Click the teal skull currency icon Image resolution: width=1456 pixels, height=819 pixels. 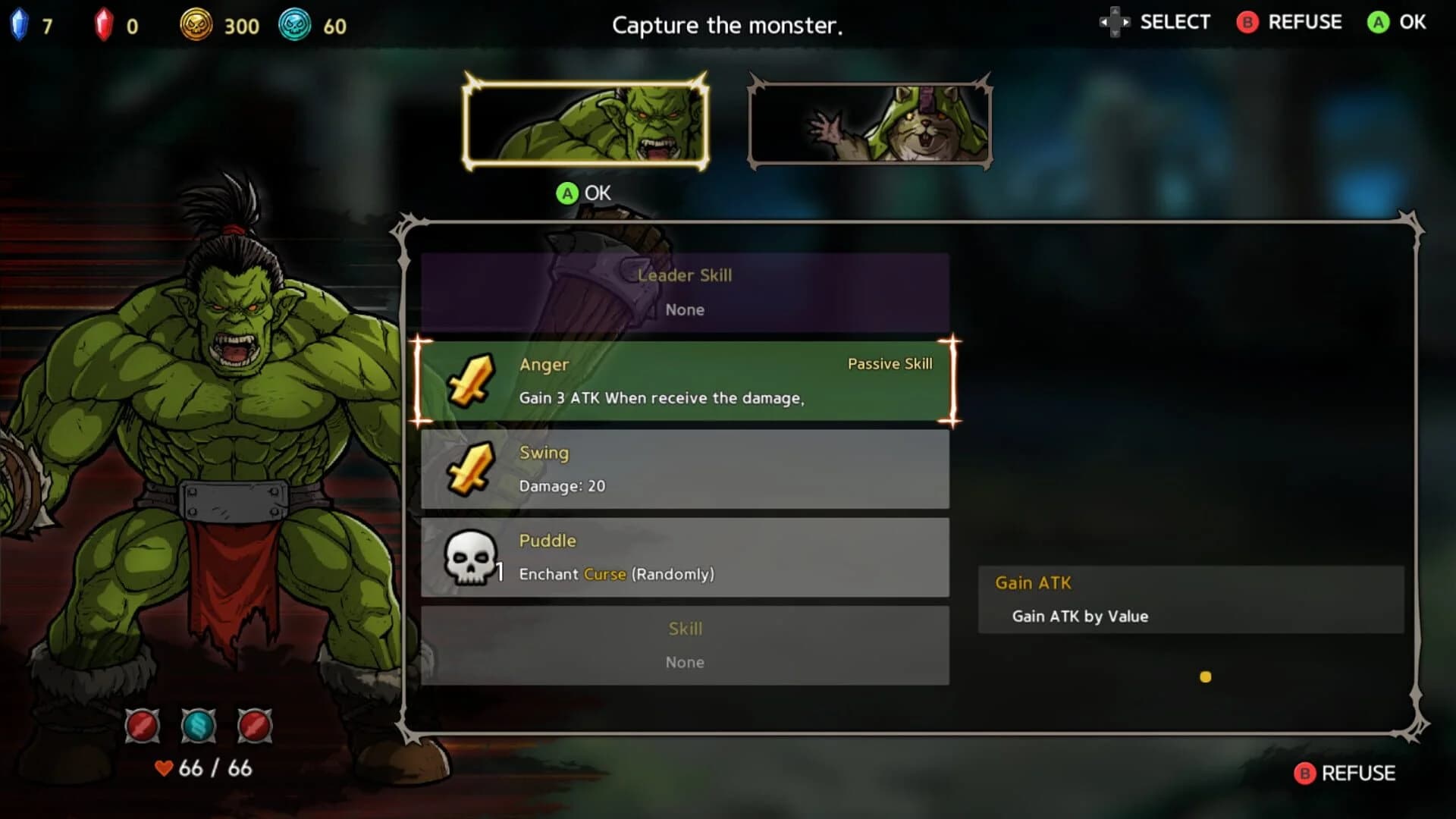click(x=297, y=24)
